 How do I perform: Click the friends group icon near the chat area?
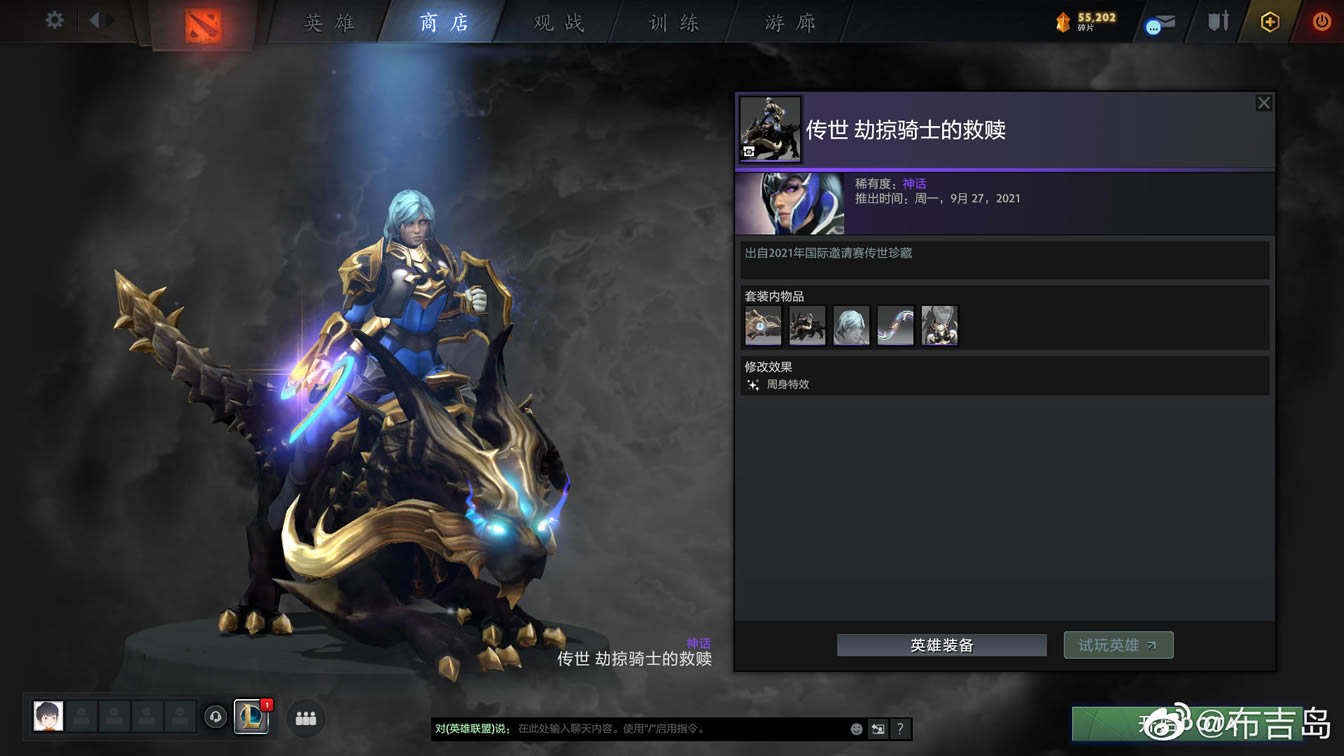pos(305,719)
